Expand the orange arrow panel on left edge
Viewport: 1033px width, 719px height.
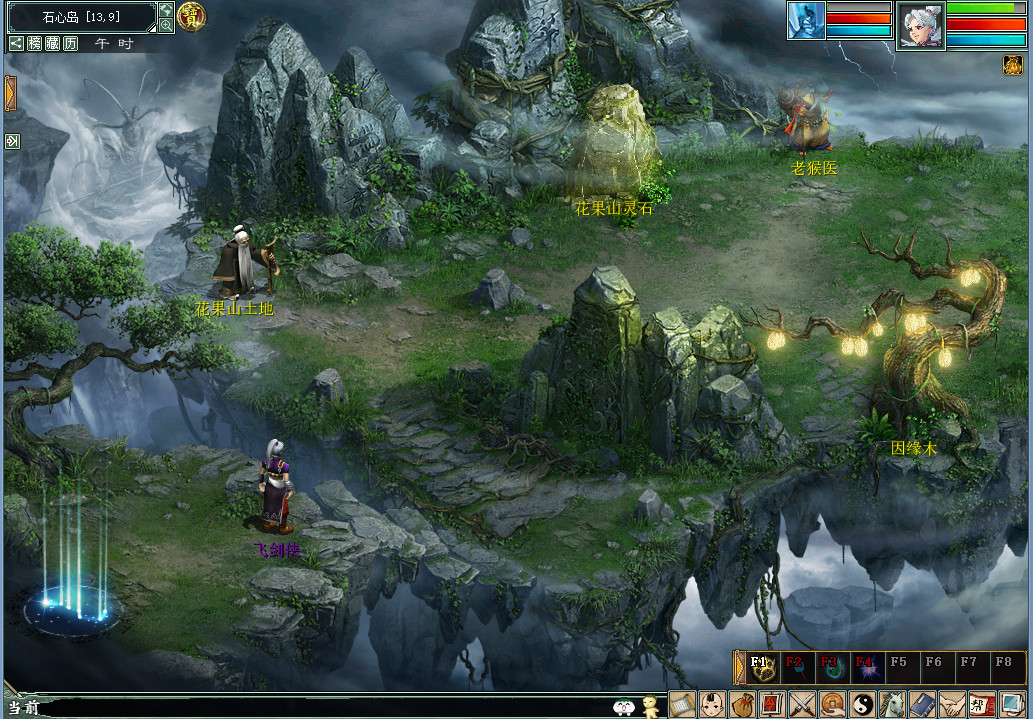point(11,94)
